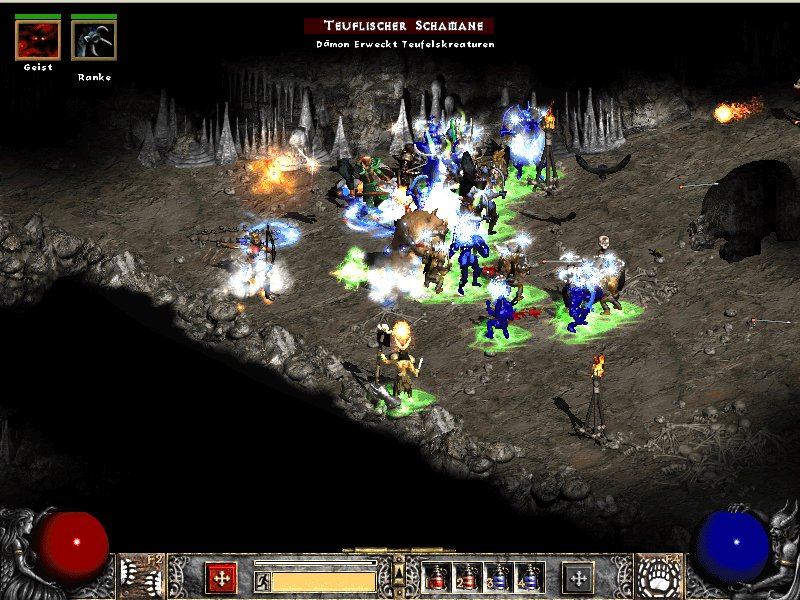Use the red healing potion in belt slot 1
The image size is (800, 600).
[437, 578]
